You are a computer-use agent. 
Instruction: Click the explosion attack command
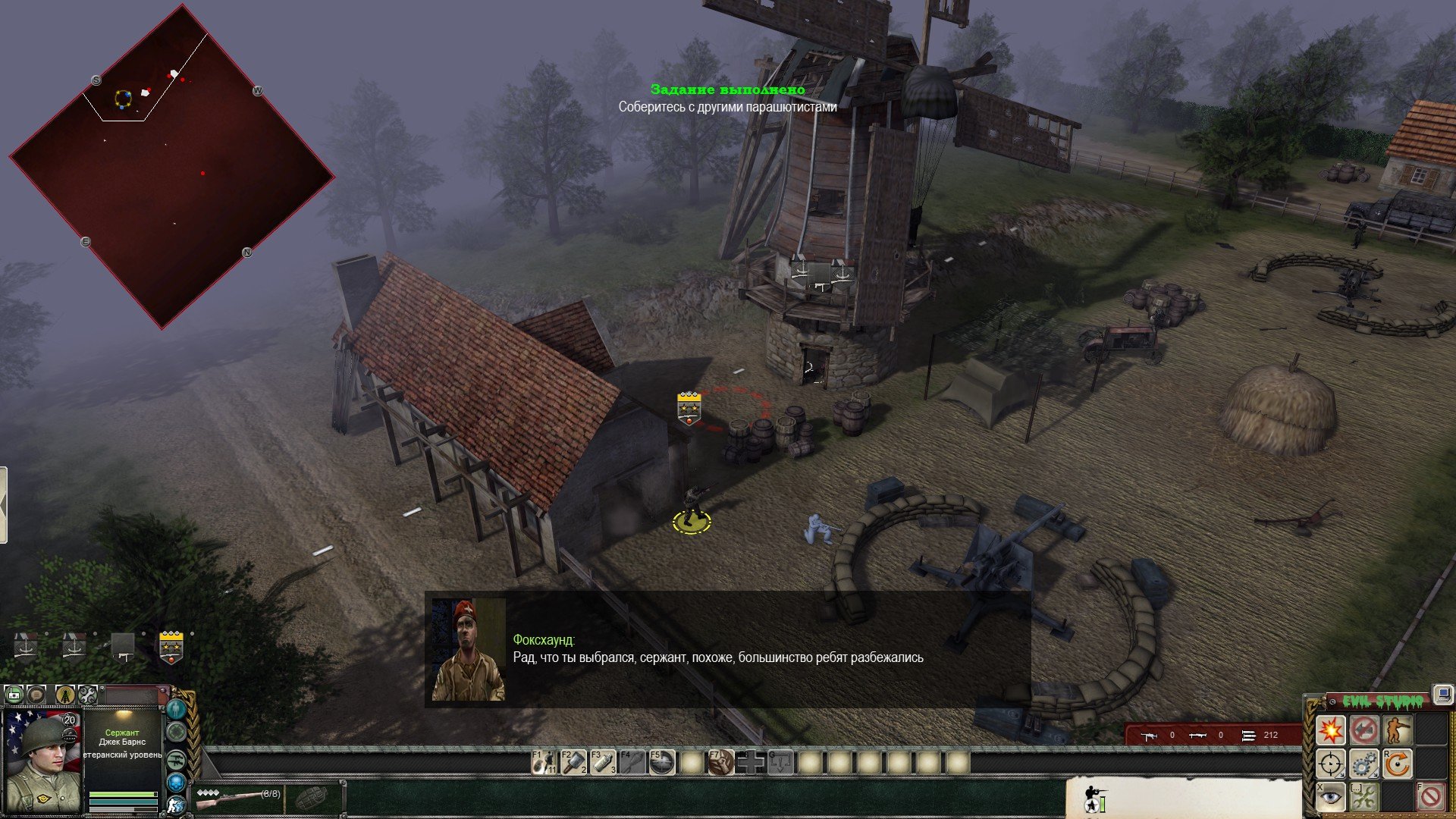1330,730
